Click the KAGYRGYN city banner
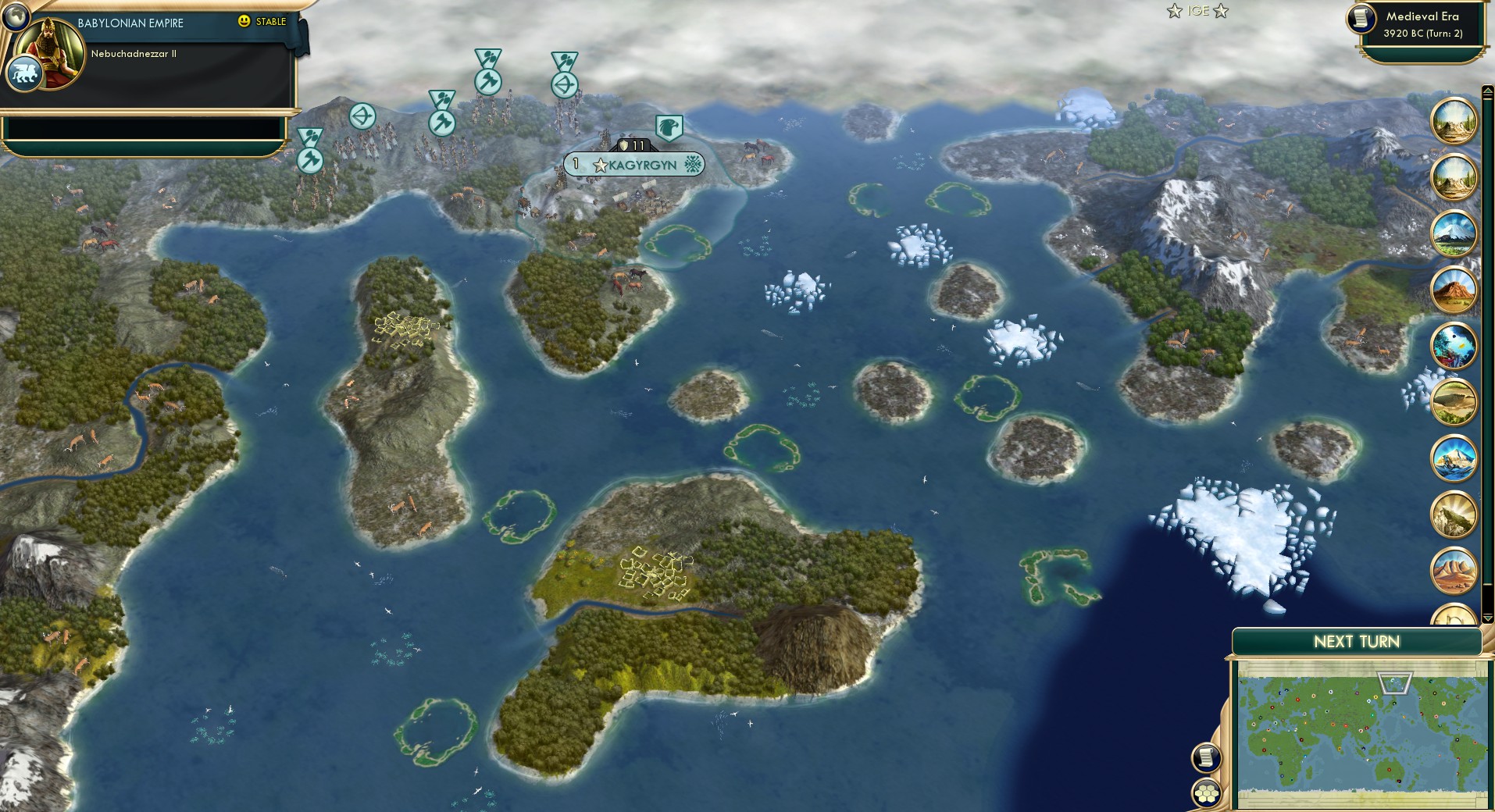The width and height of the screenshot is (1495, 812). (637, 164)
